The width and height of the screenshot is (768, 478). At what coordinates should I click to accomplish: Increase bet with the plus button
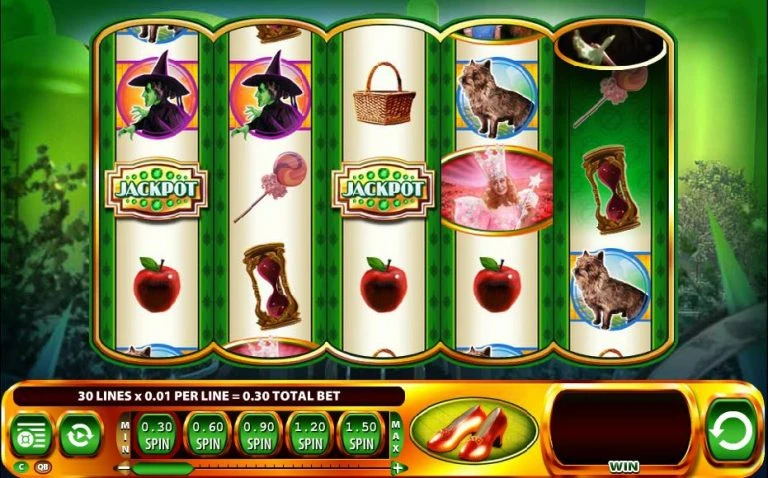pos(398,467)
